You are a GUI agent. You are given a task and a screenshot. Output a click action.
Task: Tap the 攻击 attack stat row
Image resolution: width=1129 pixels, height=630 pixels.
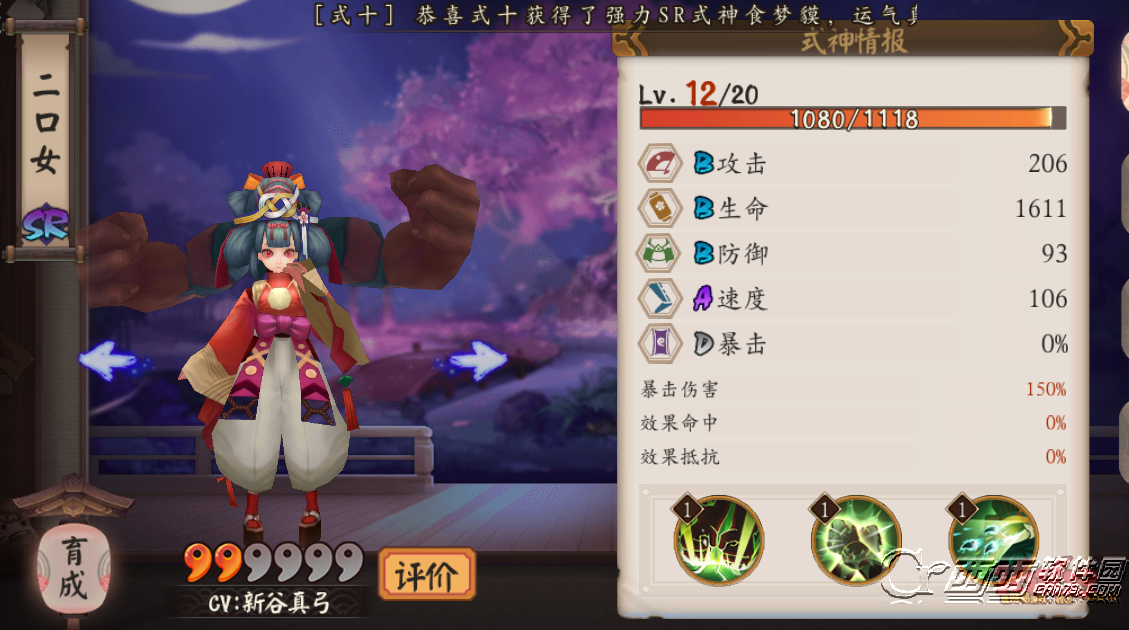[x=853, y=164]
